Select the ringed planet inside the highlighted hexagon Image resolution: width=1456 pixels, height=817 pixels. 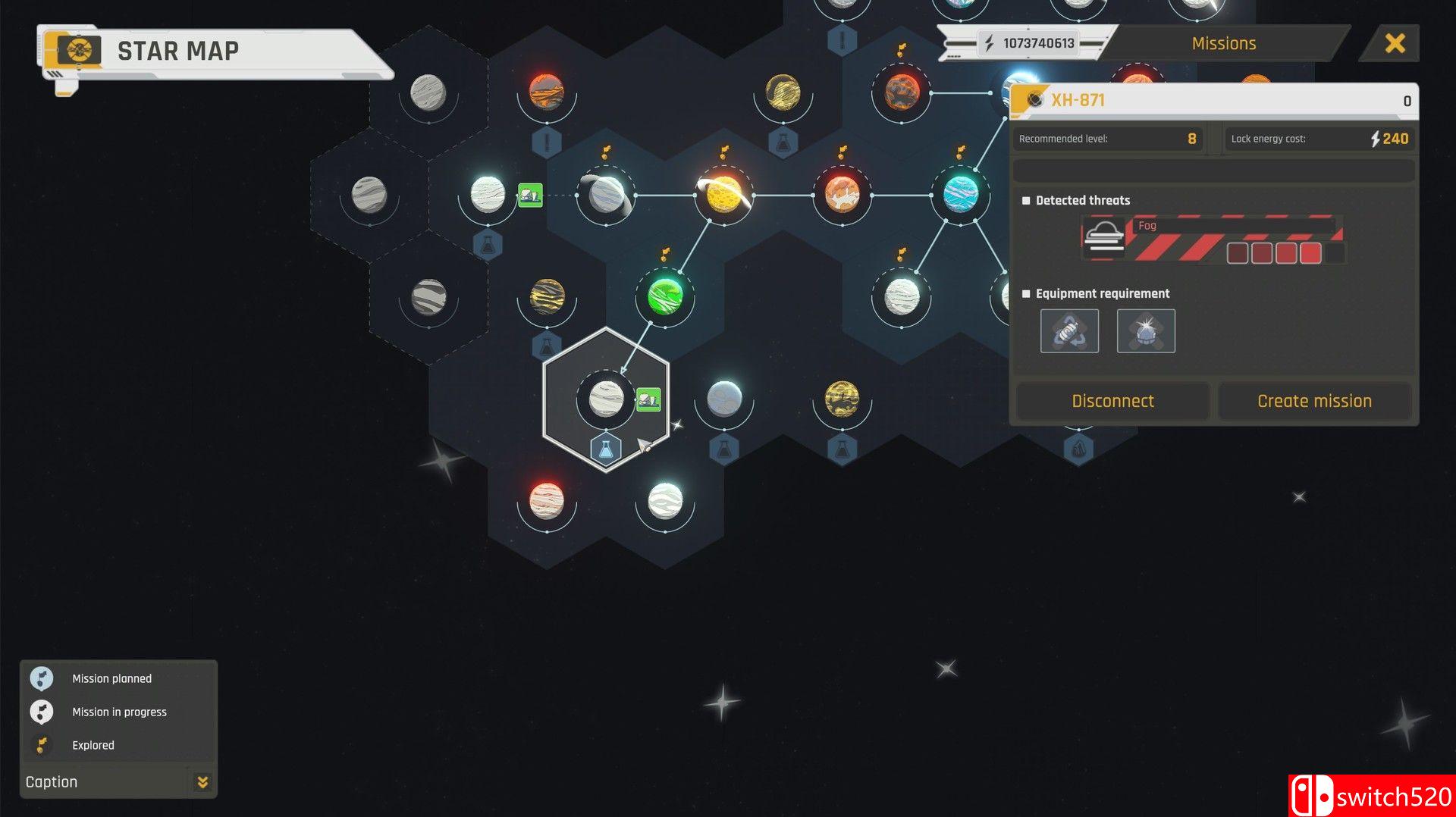(x=604, y=399)
